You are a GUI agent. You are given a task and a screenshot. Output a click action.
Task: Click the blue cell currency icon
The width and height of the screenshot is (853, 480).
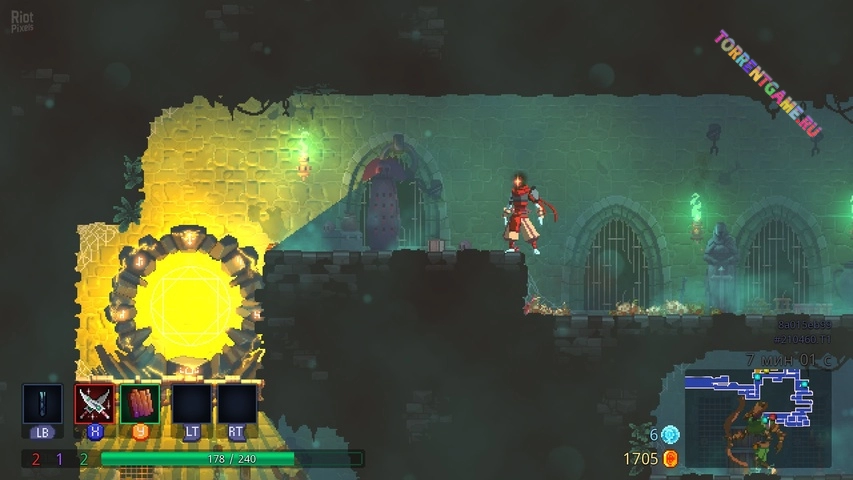670,435
